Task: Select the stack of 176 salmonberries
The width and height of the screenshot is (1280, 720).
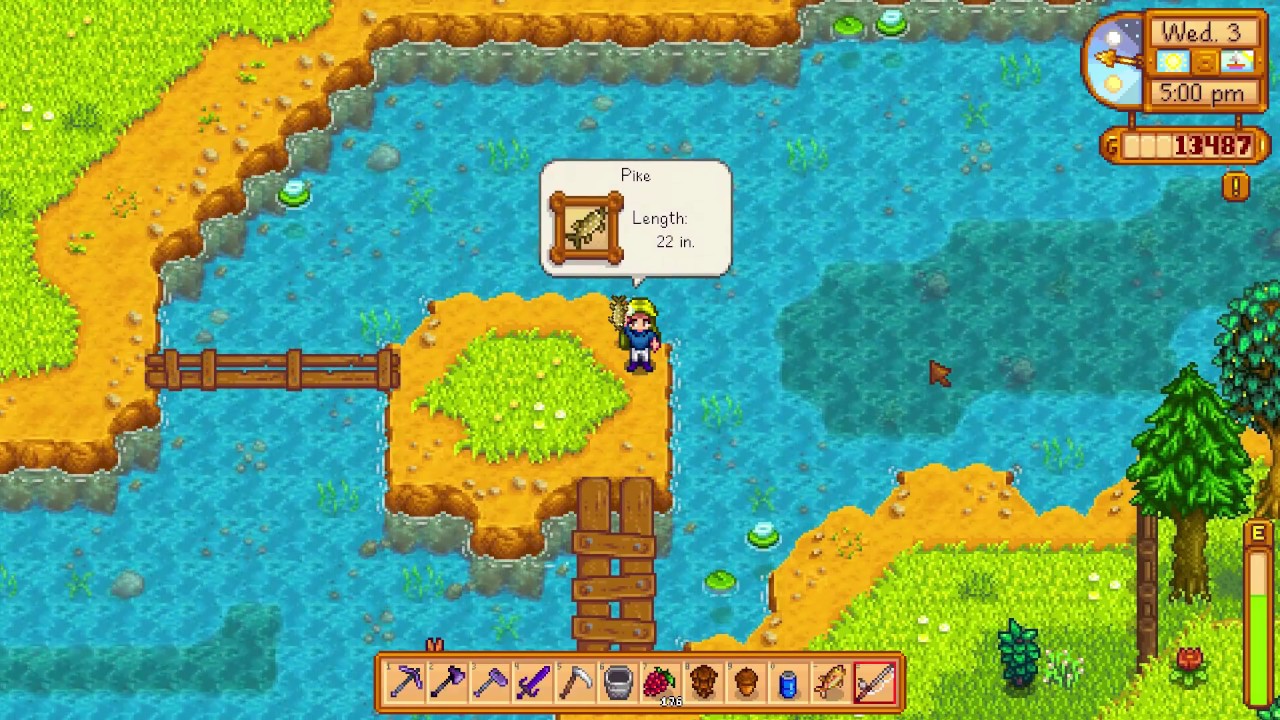Action: tap(660, 682)
